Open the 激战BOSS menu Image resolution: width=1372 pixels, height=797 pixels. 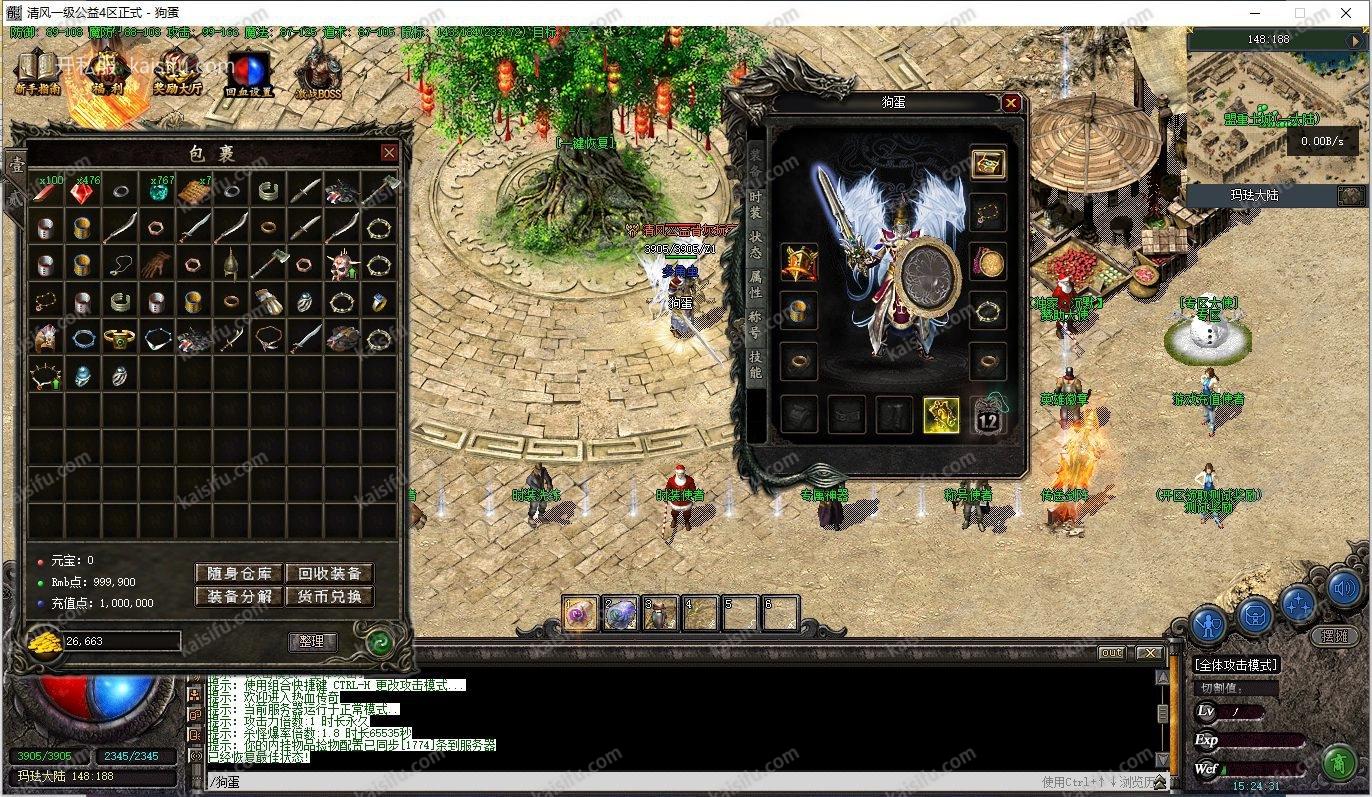(x=318, y=70)
